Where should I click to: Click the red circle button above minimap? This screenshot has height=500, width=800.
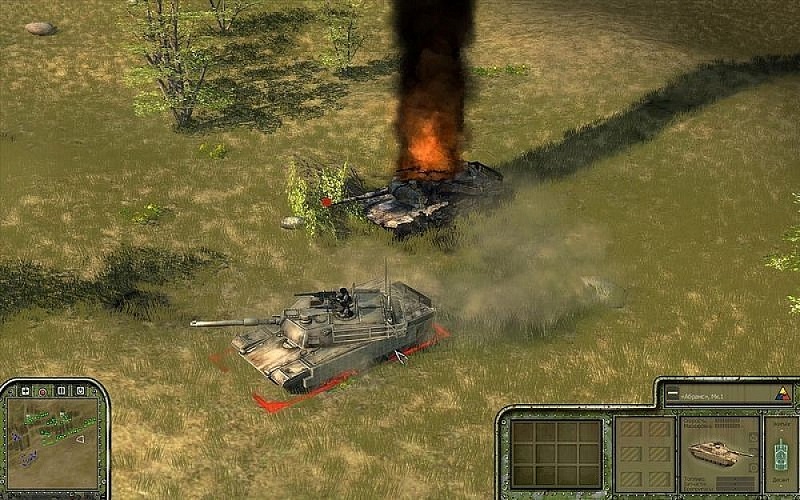[x=43, y=390]
